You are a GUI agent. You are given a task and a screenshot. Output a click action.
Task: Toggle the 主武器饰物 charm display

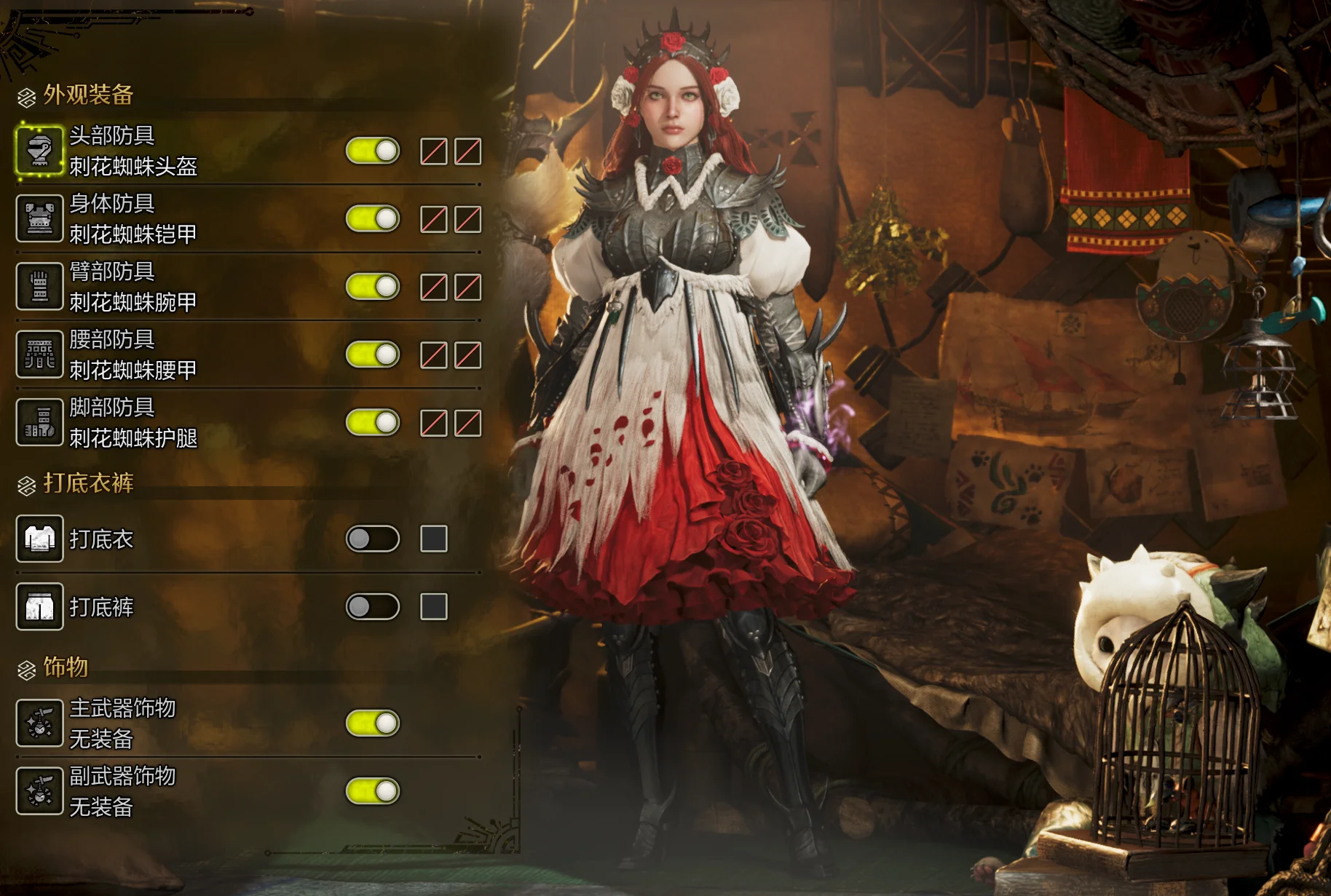point(373,723)
